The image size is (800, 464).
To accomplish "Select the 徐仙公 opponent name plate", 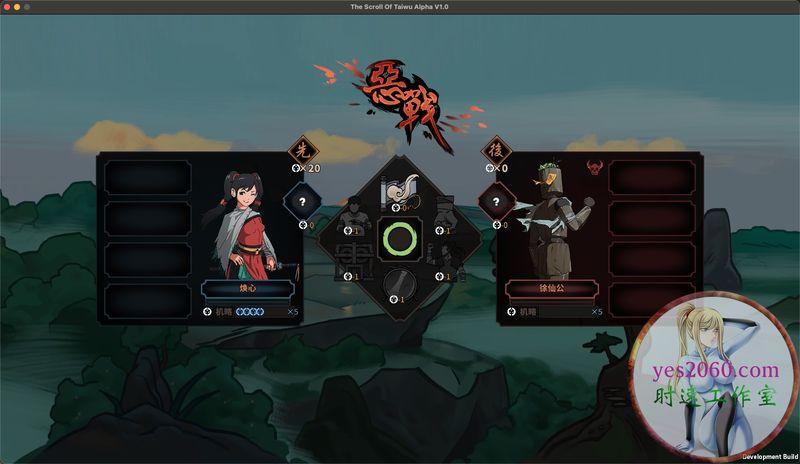I will 553,290.
